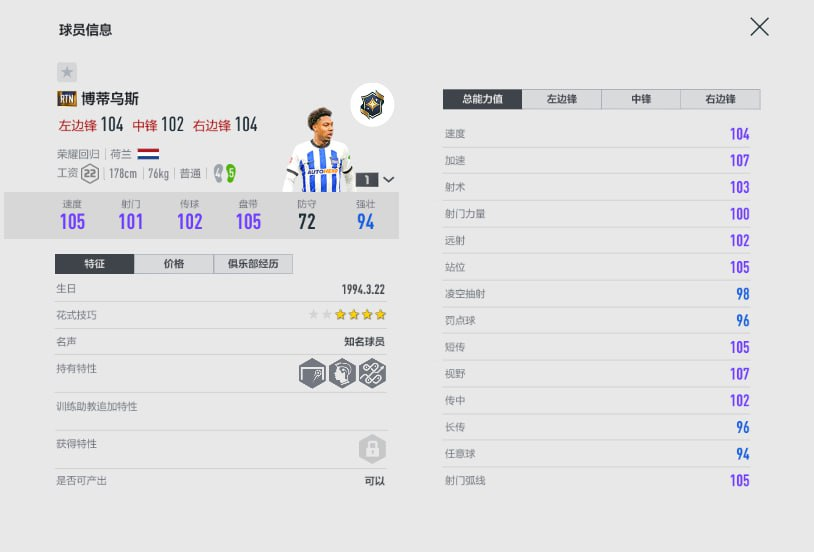Show the 俱乐部经历 tab
Screen dimensions: 814x552
point(252,264)
